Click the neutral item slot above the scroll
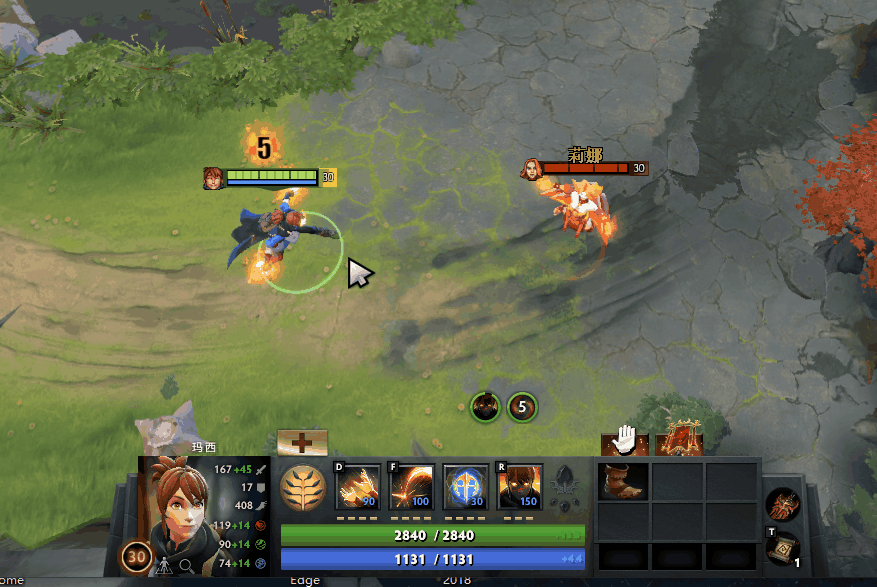Image resolution: width=877 pixels, height=587 pixels. 780,503
